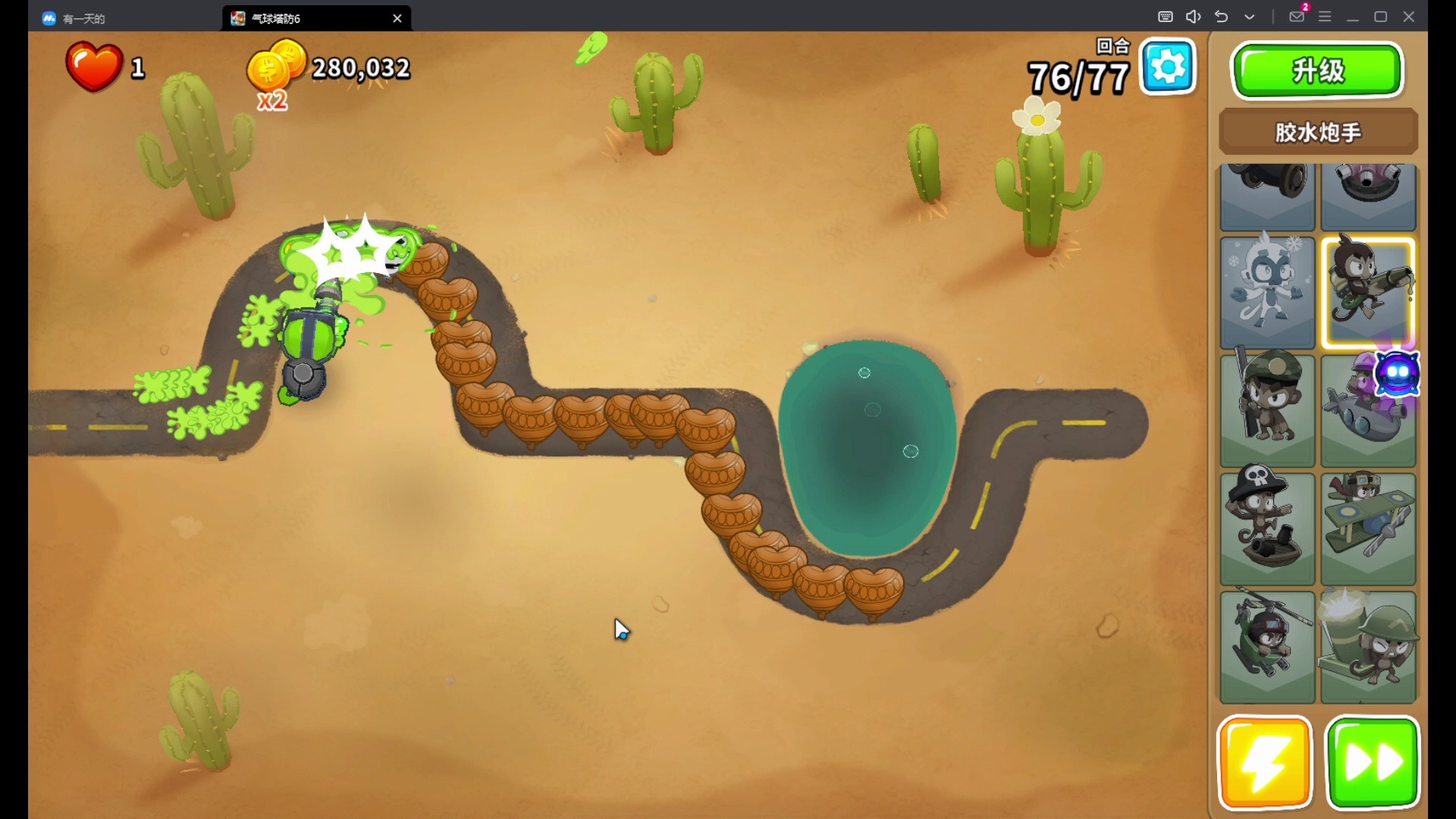The width and height of the screenshot is (1456, 819).
Task: Pick the Mortar Monkey tower
Action: click(x=1368, y=647)
